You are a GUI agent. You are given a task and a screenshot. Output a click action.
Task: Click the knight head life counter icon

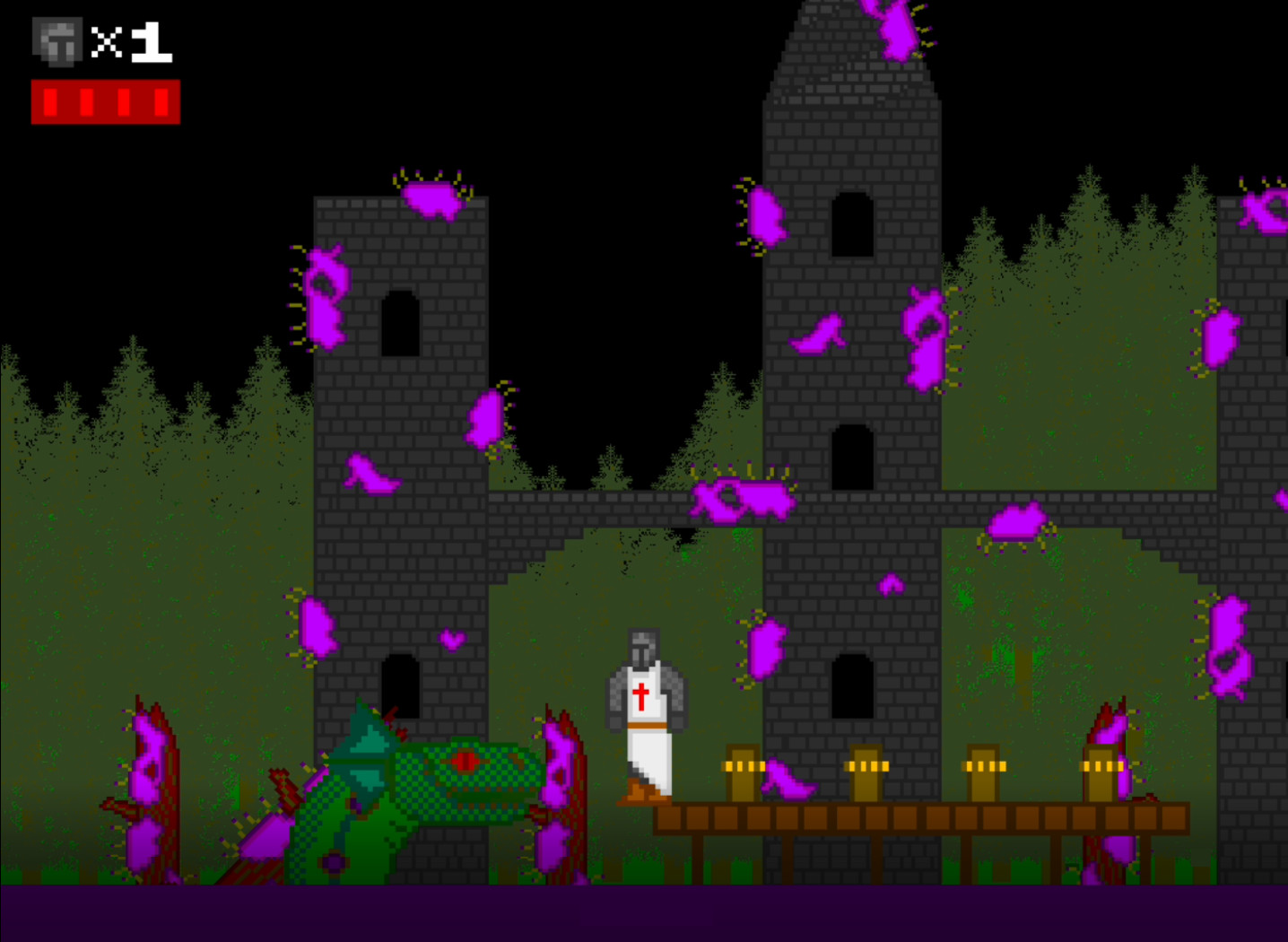click(x=56, y=39)
